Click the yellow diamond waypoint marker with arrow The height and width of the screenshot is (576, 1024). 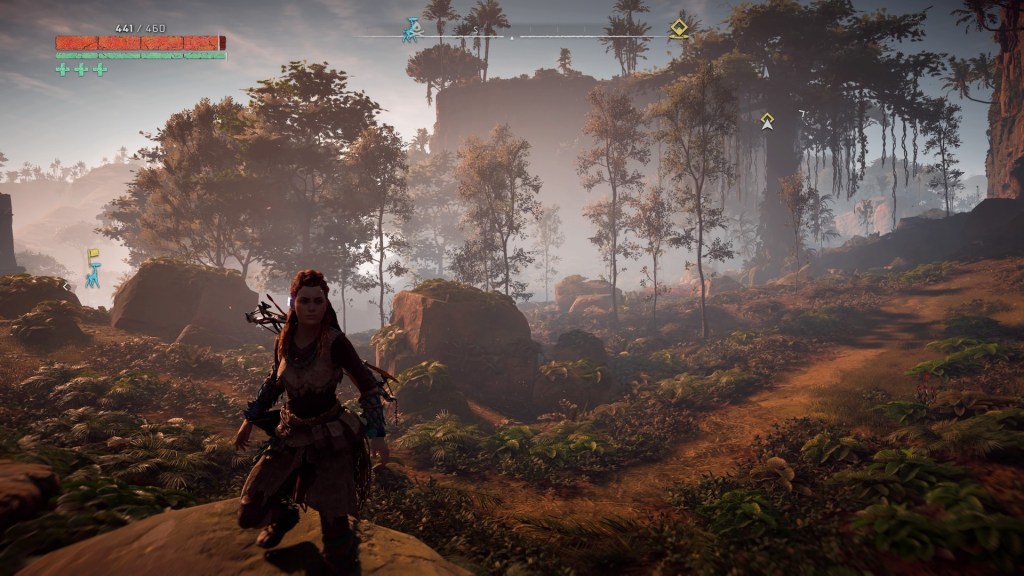click(767, 121)
